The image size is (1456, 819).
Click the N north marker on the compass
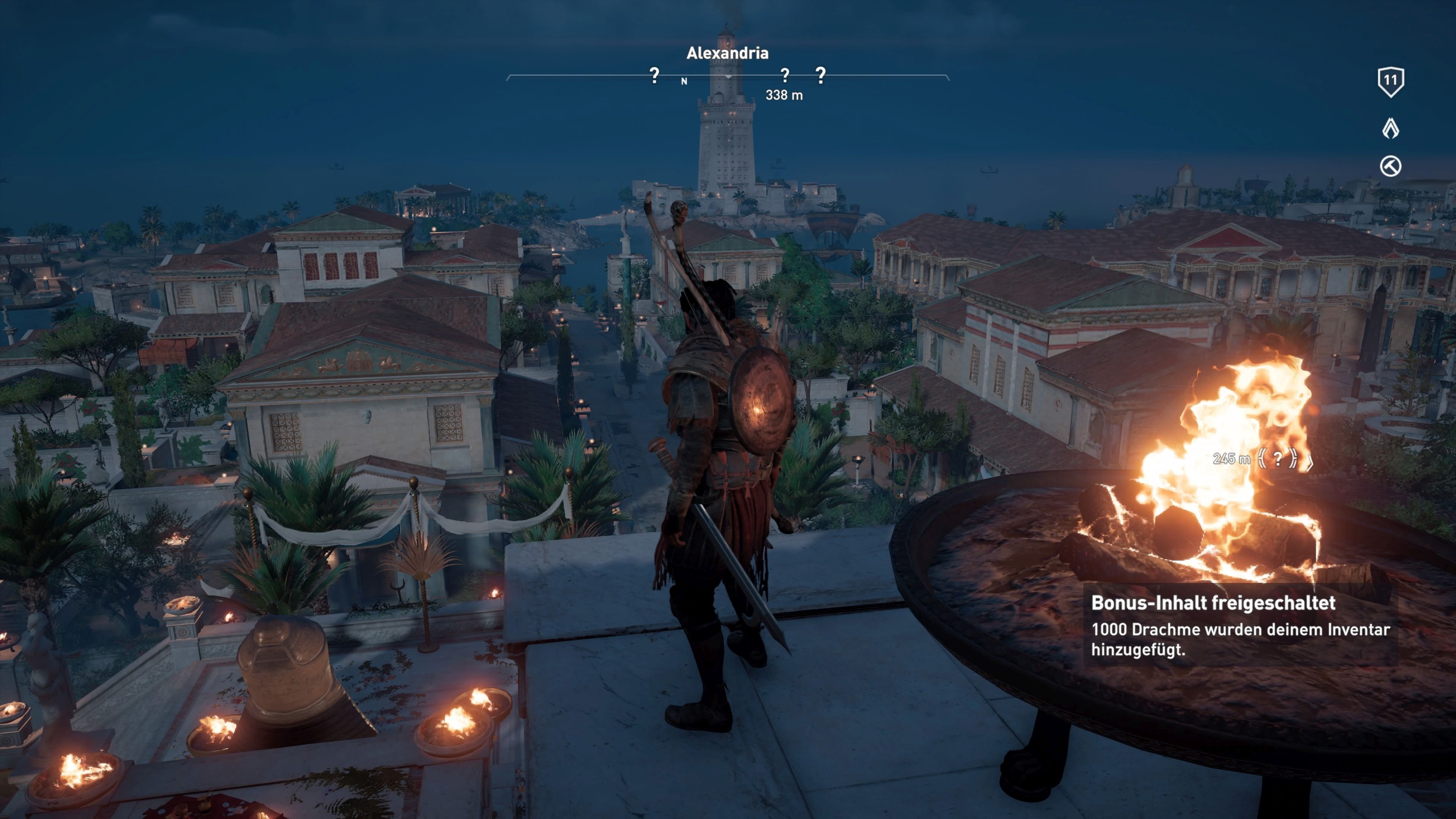point(684,81)
